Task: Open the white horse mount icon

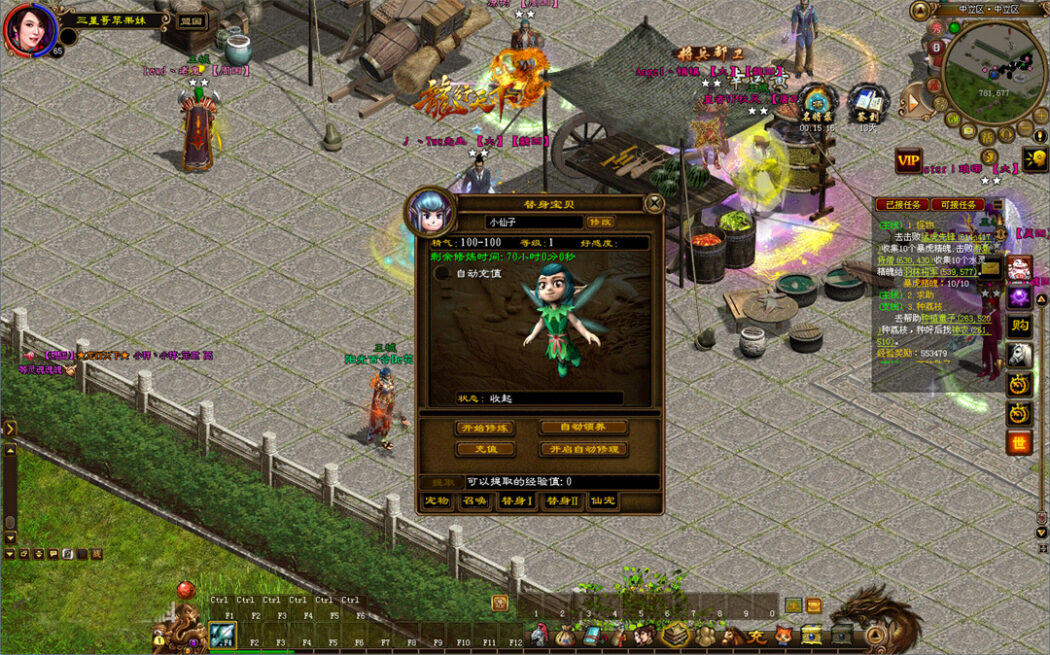Action: 1019,354
